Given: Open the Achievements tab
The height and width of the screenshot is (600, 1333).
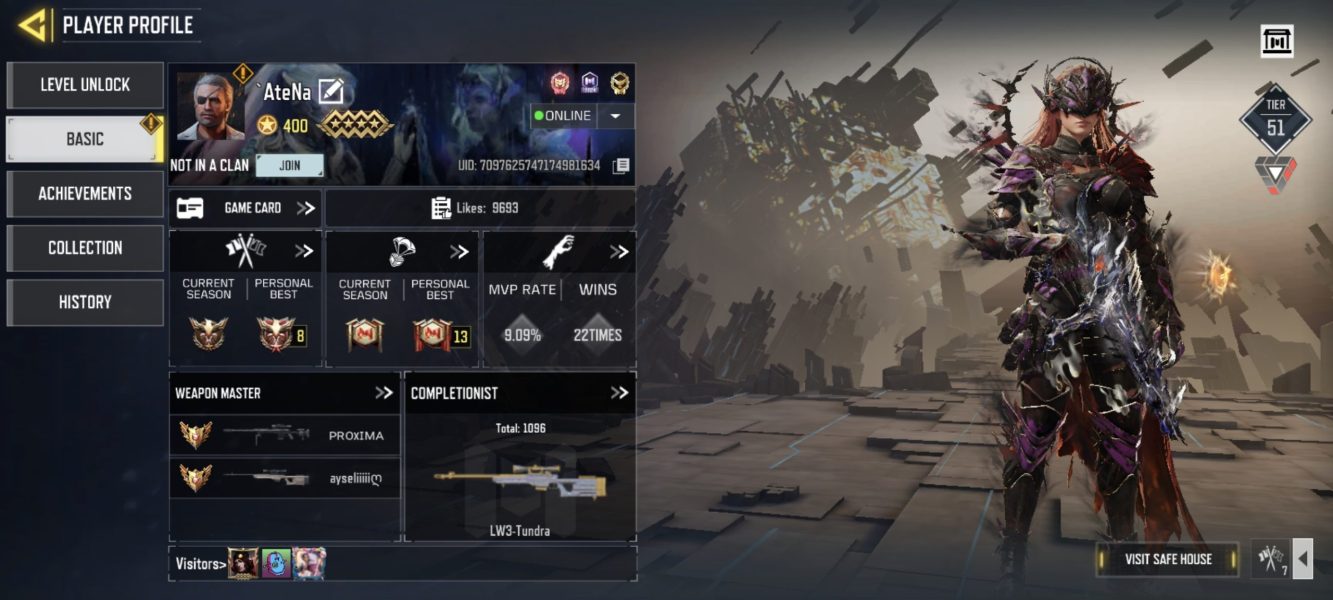Looking at the screenshot, I should point(85,193).
